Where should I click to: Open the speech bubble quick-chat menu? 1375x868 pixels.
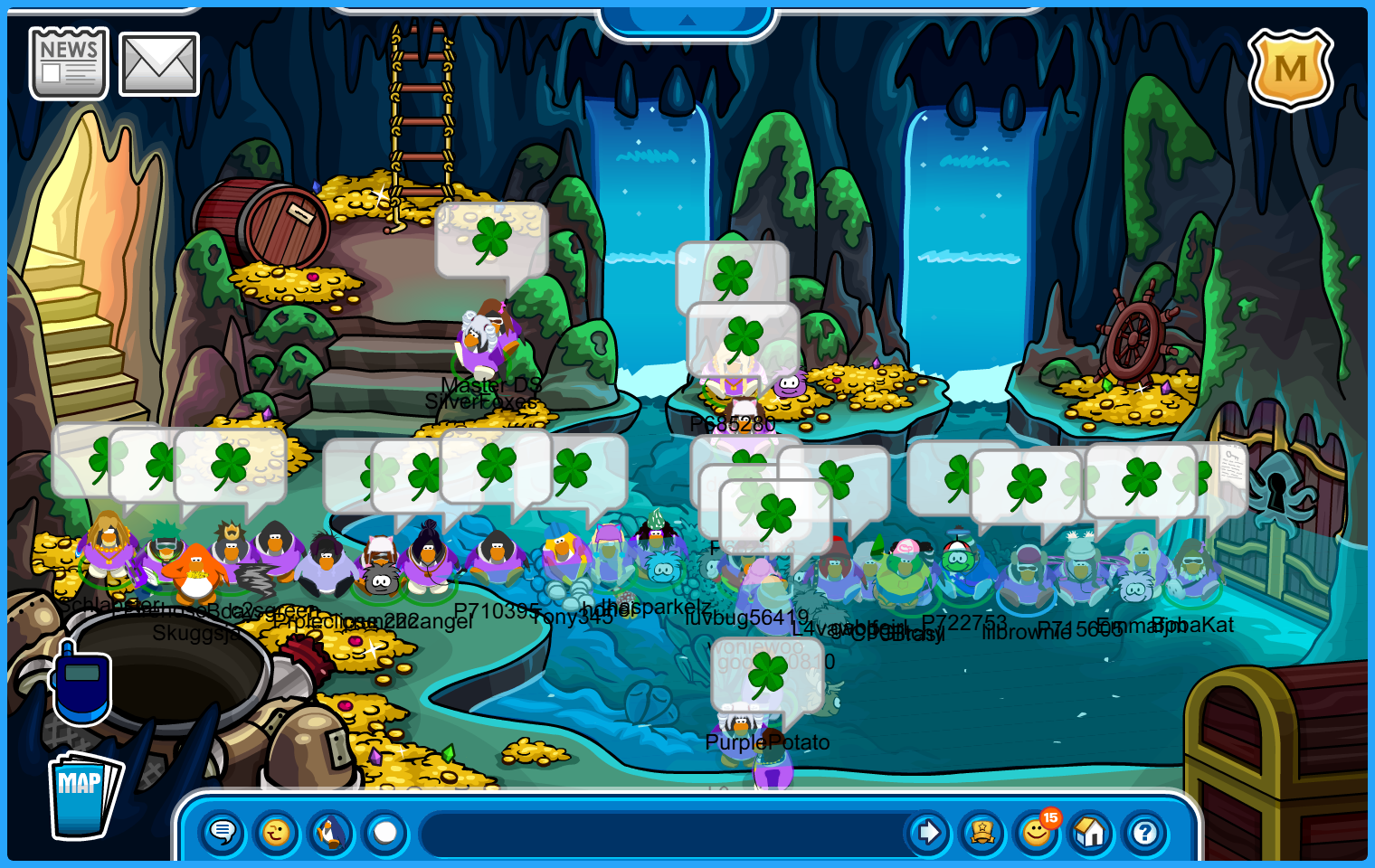(x=223, y=832)
